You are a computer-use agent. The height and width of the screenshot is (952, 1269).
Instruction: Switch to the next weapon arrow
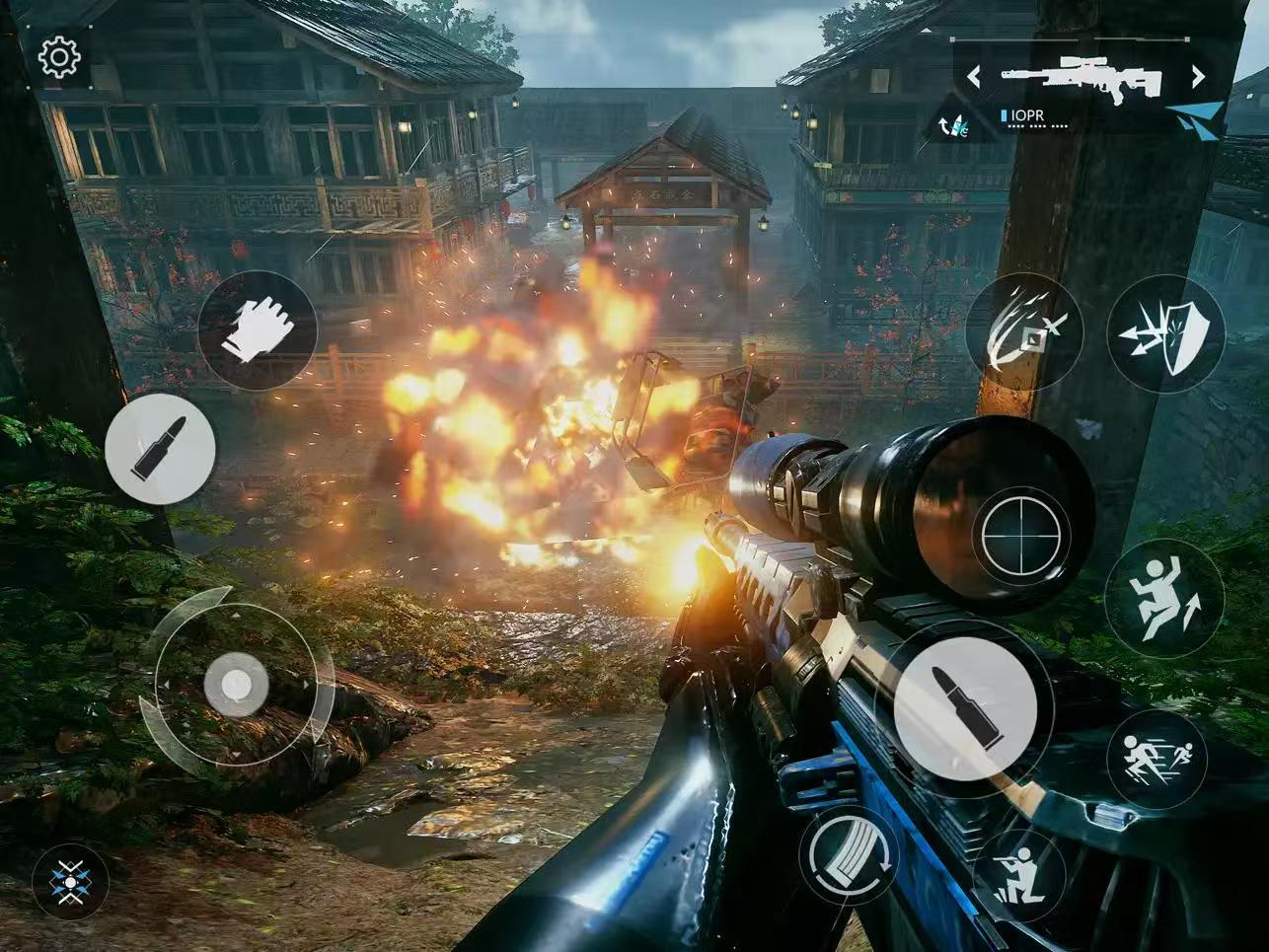[x=1198, y=76]
